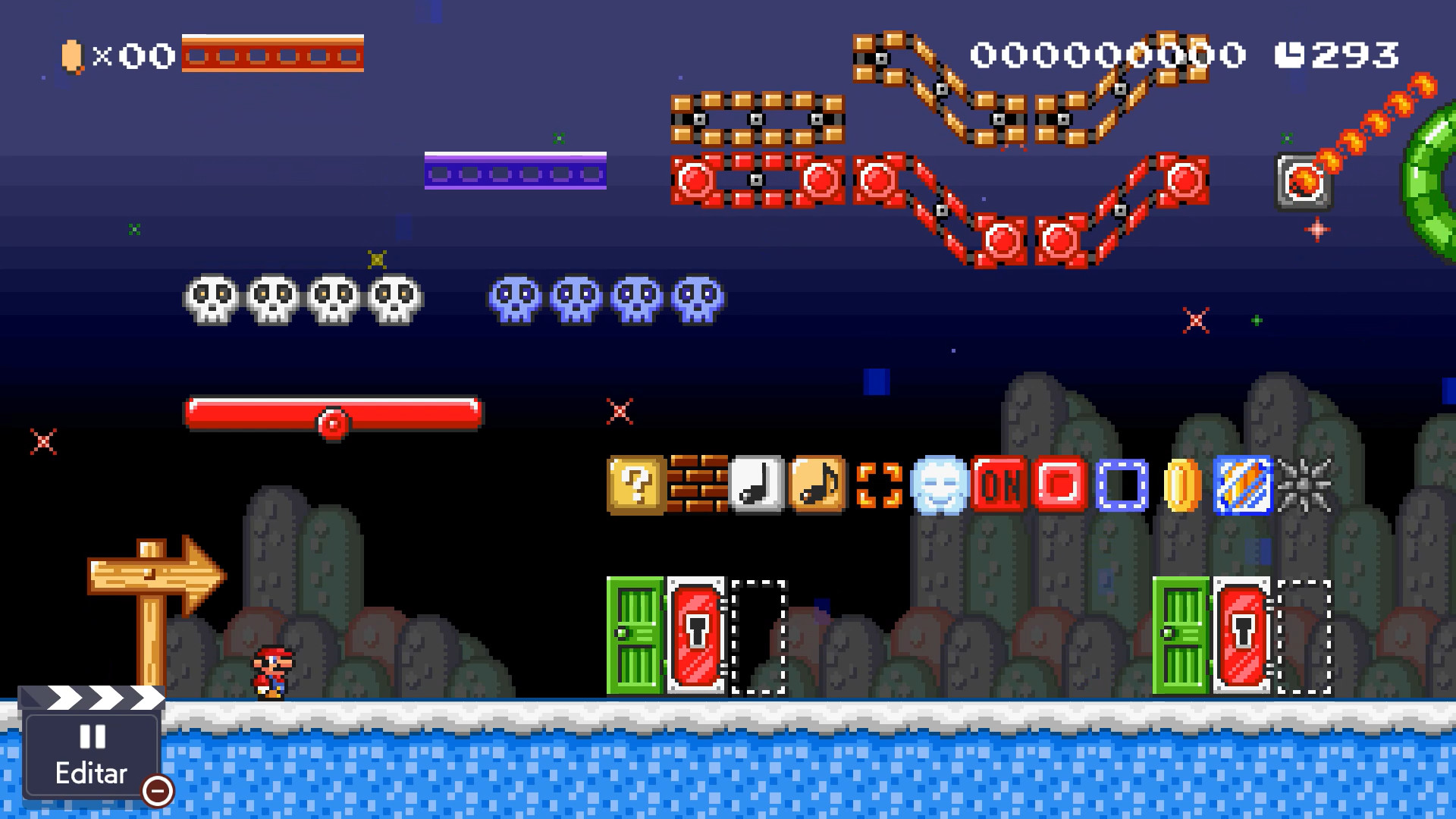Click the red minus badge on Editar
The width and height of the screenshot is (1456, 819).
tap(157, 791)
